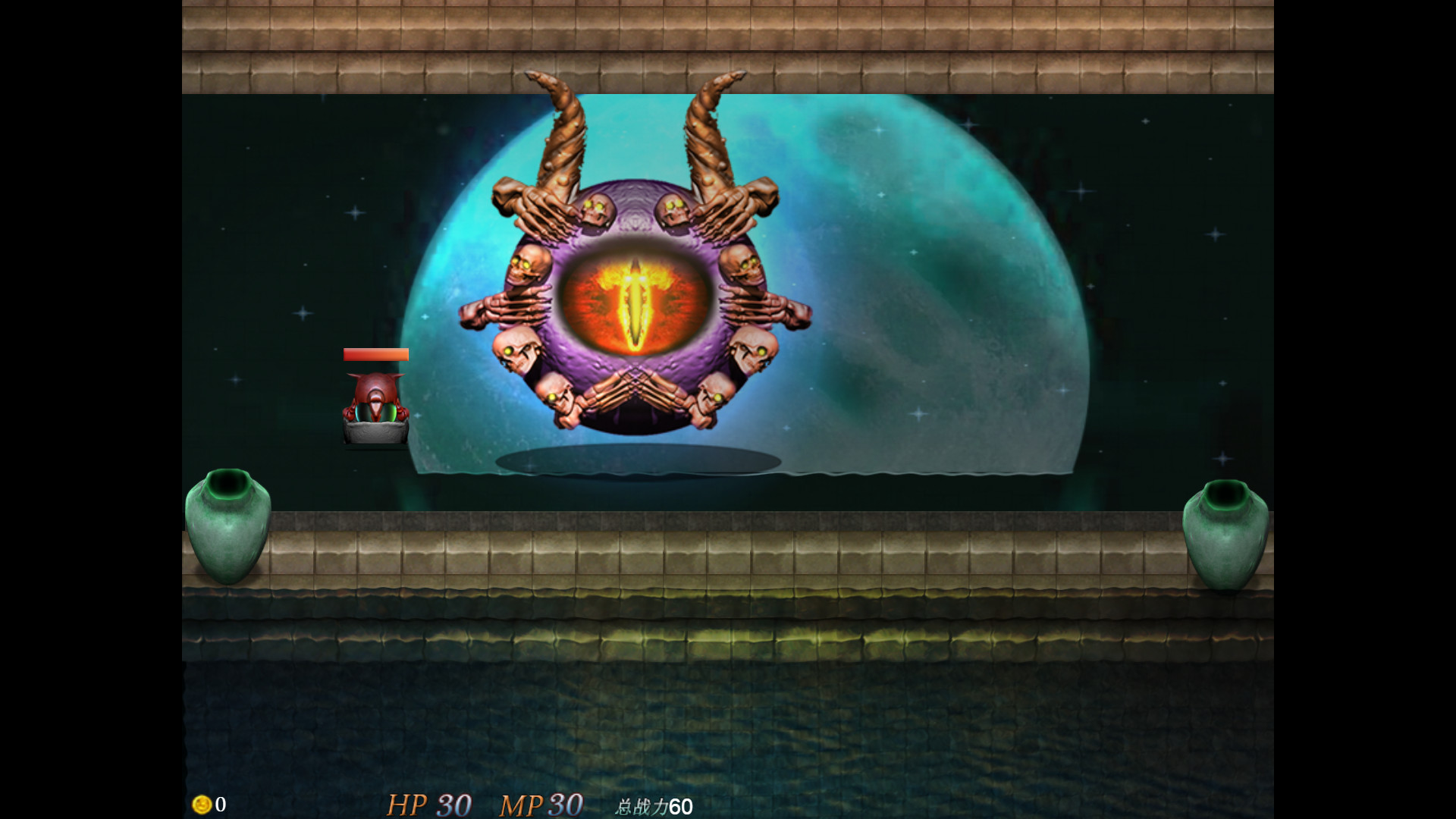Click the coin counter showing 0
Screen dimensions: 1456x819
click(219, 805)
